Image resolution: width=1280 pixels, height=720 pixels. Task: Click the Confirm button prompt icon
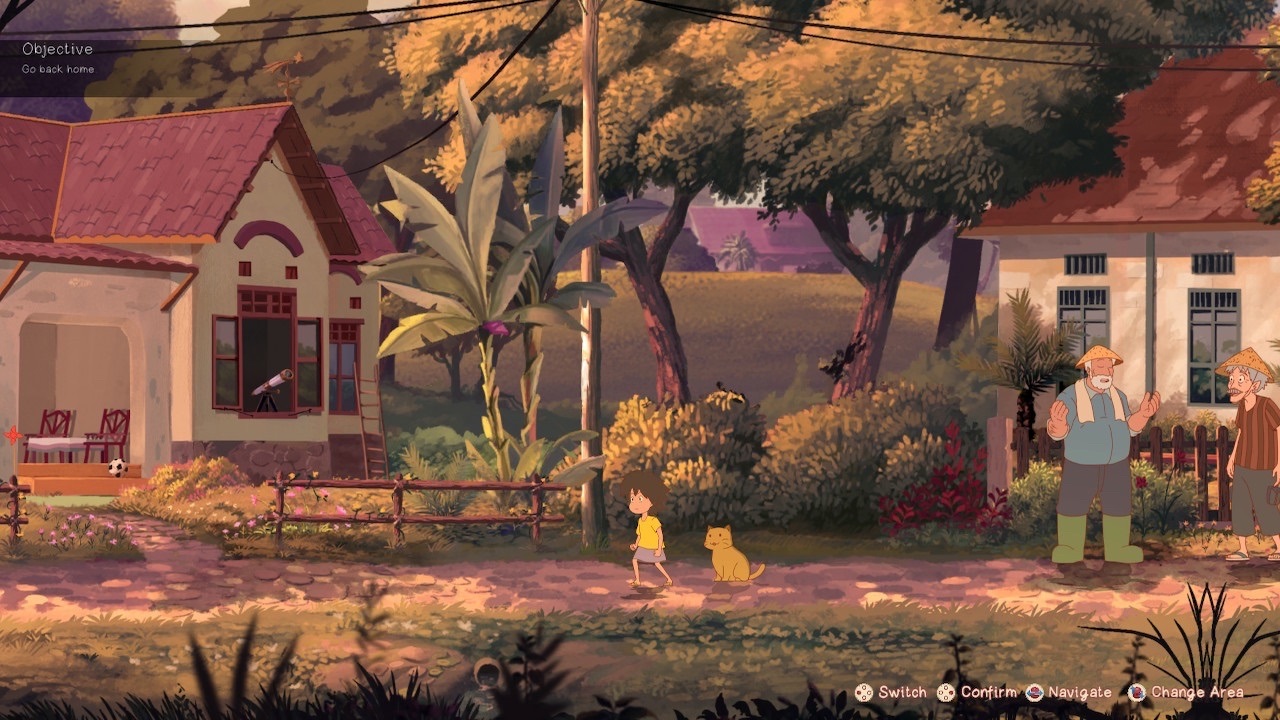click(946, 692)
